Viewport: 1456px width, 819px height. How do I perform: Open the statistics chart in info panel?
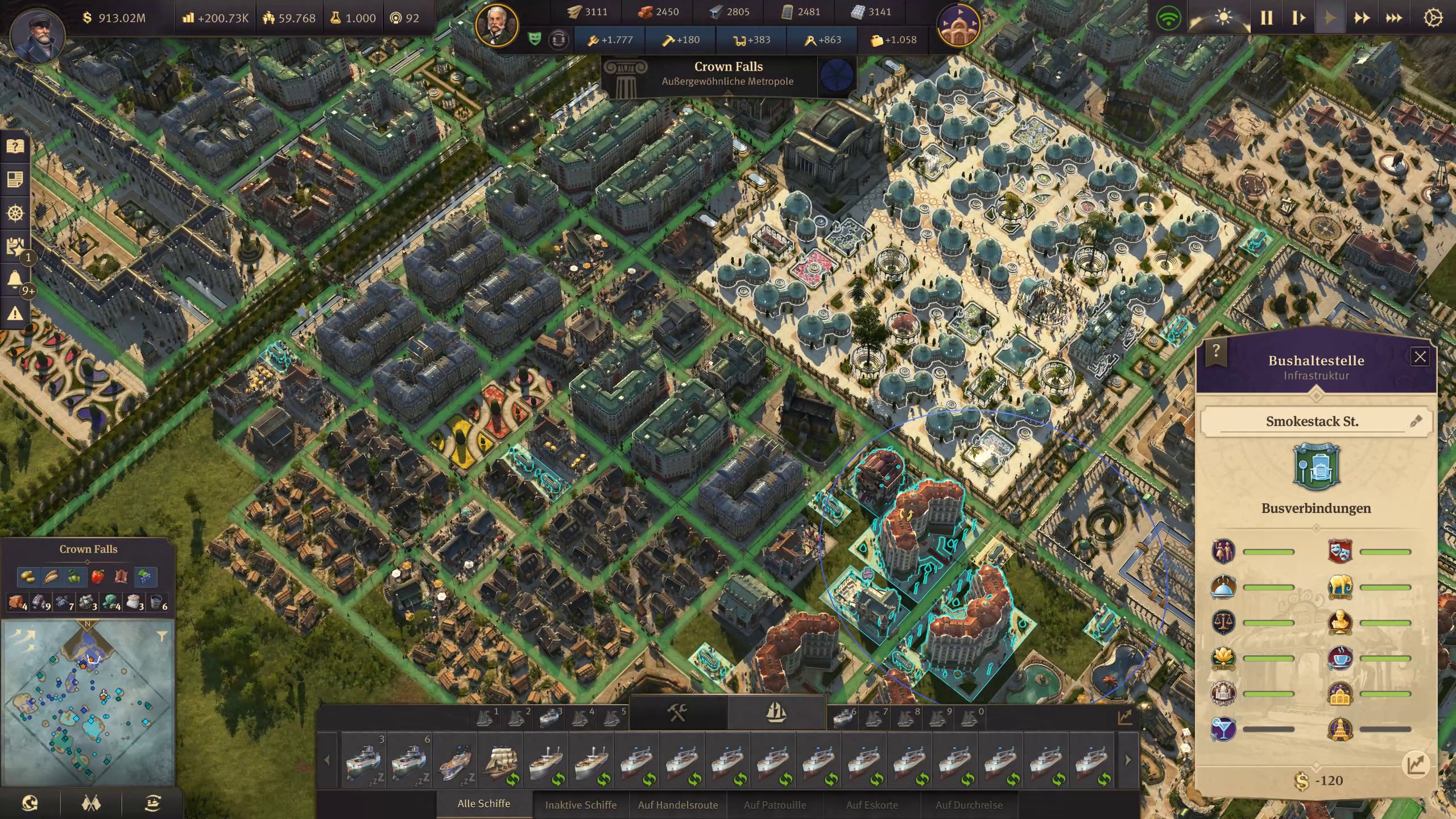tap(1416, 764)
